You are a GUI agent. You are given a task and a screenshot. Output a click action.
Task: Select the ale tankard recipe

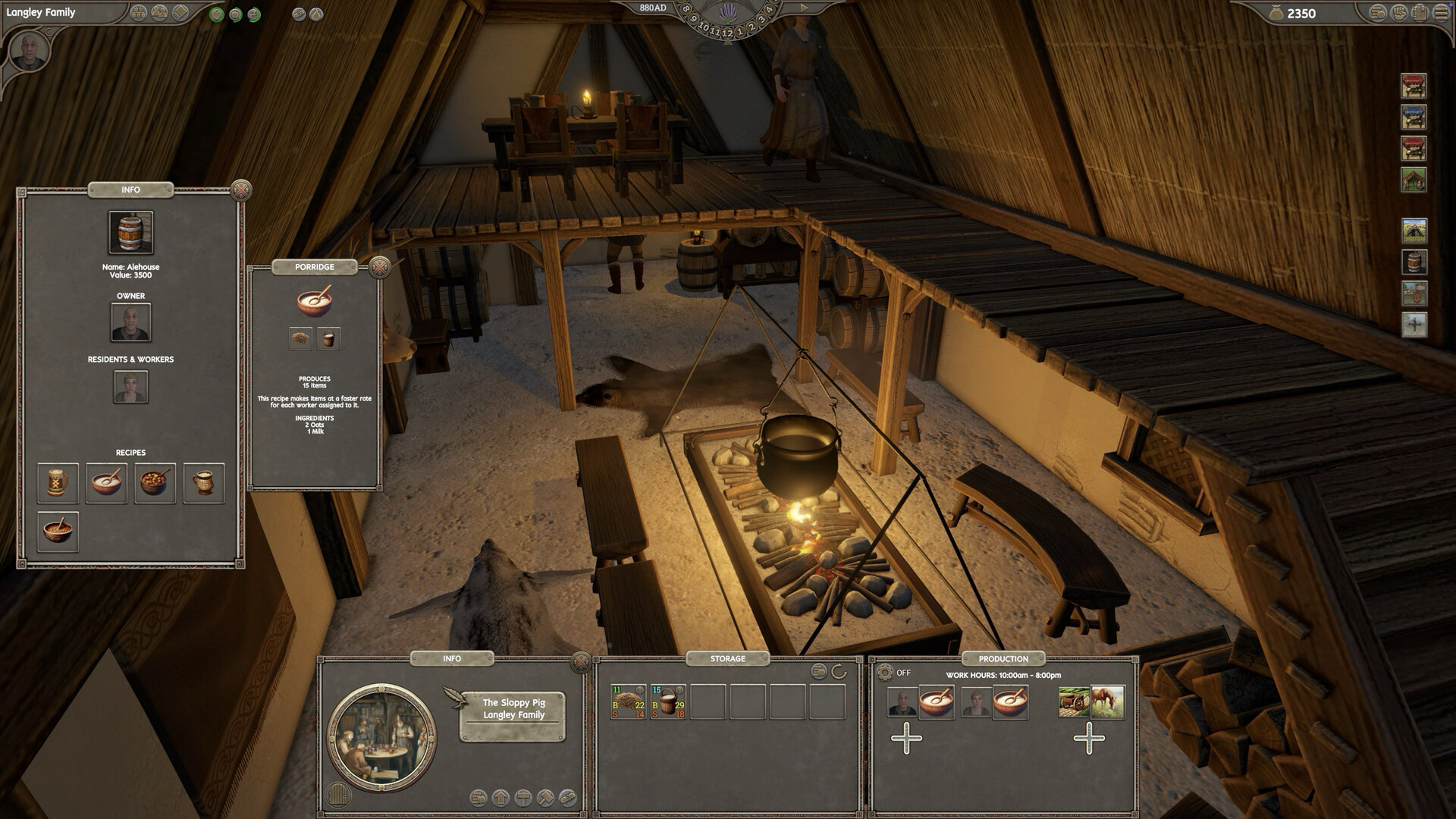58,483
